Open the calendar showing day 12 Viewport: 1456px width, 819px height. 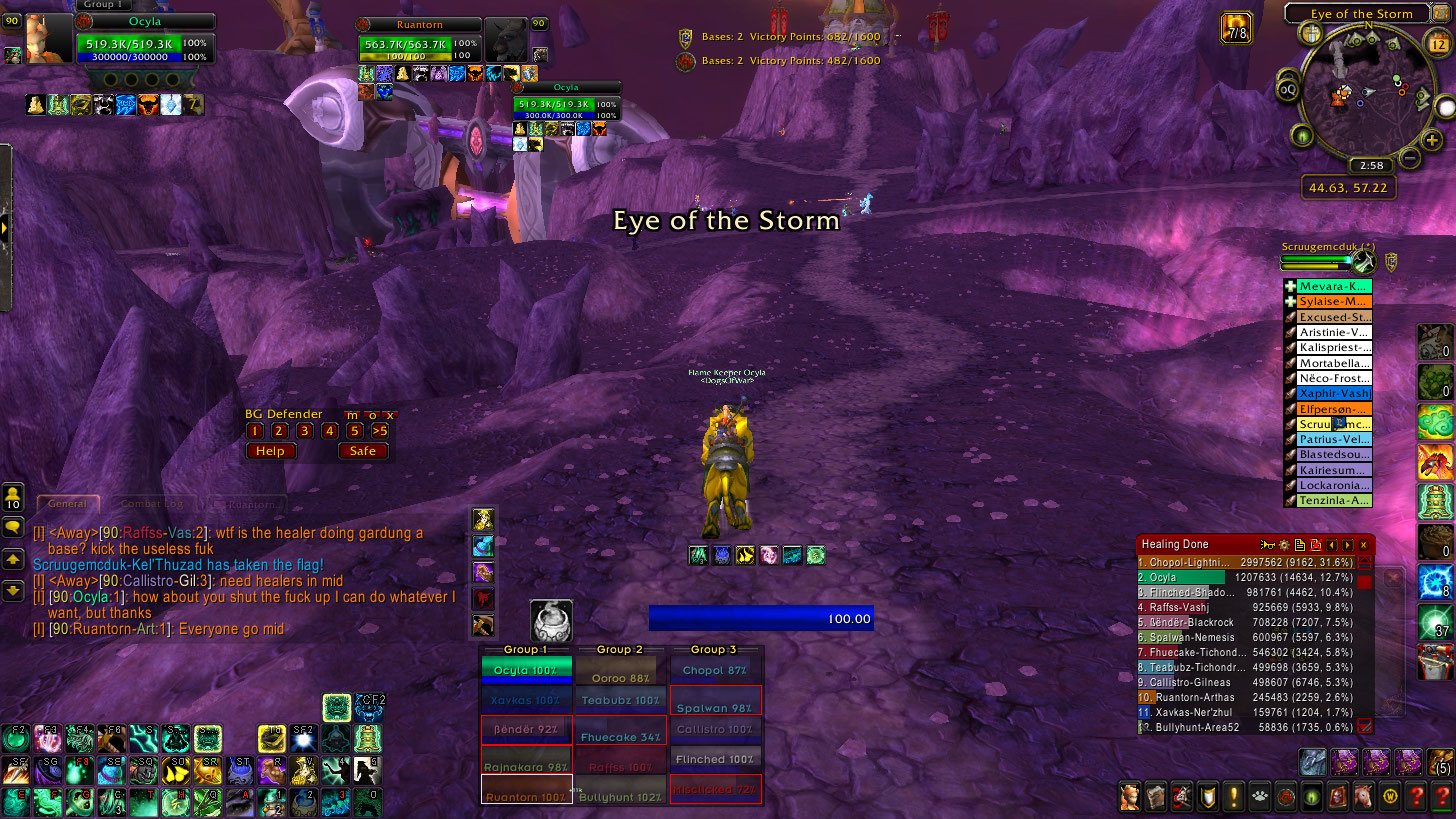pos(1438,44)
